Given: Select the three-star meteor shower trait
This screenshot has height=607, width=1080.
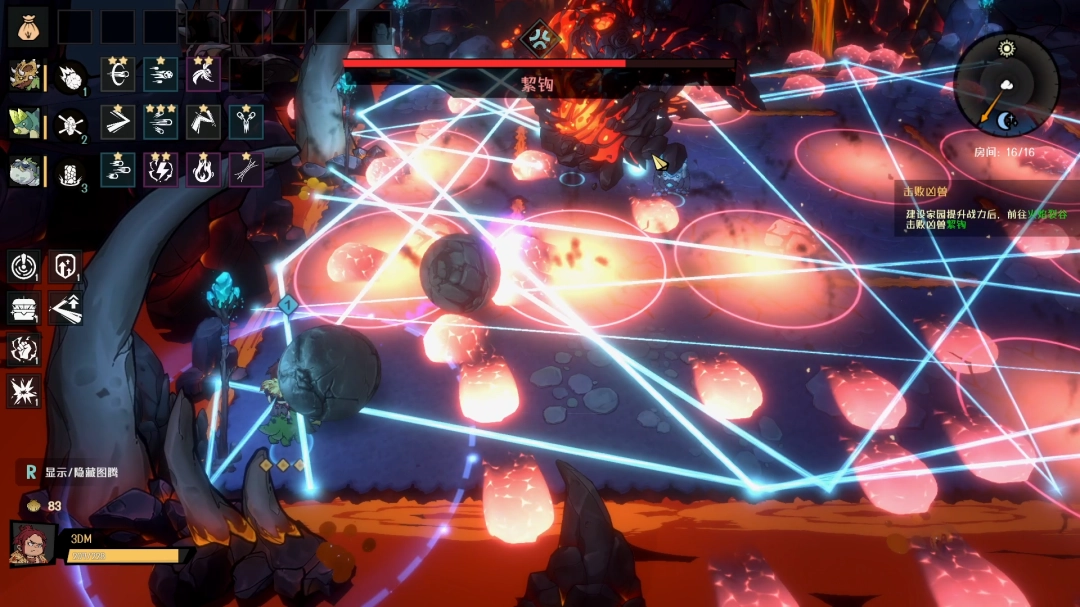Looking at the screenshot, I should [160, 121].
